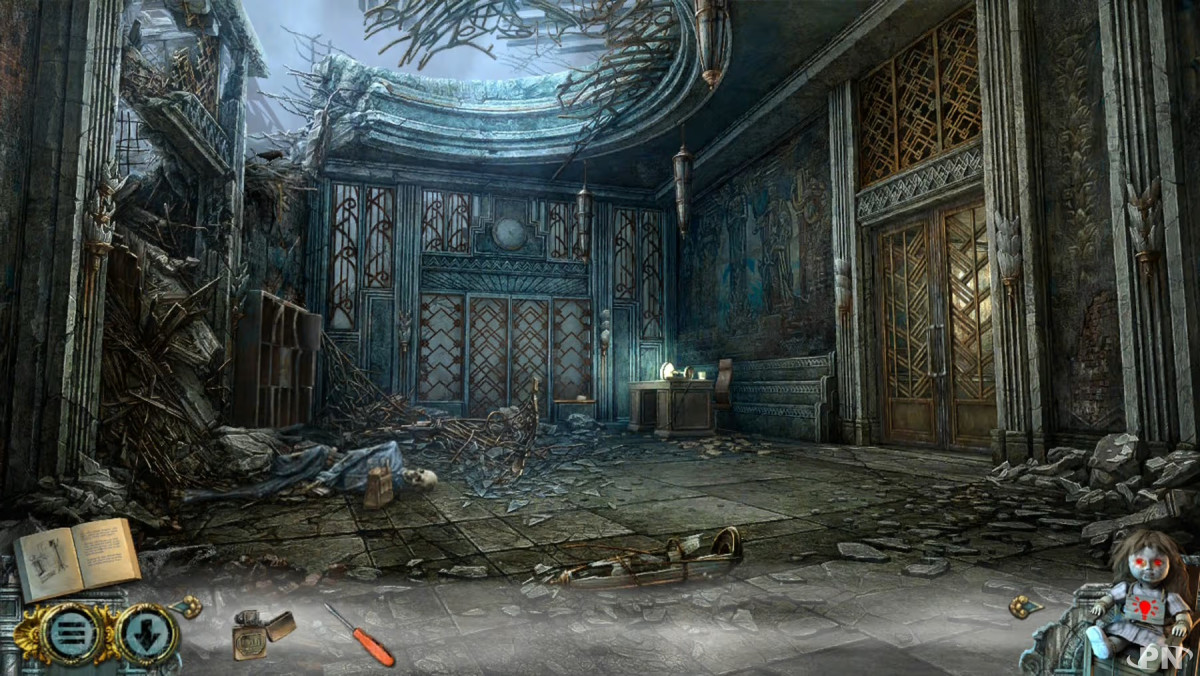
Task: Click the down-arrow inventory toggle button
Action: point(148,634)
